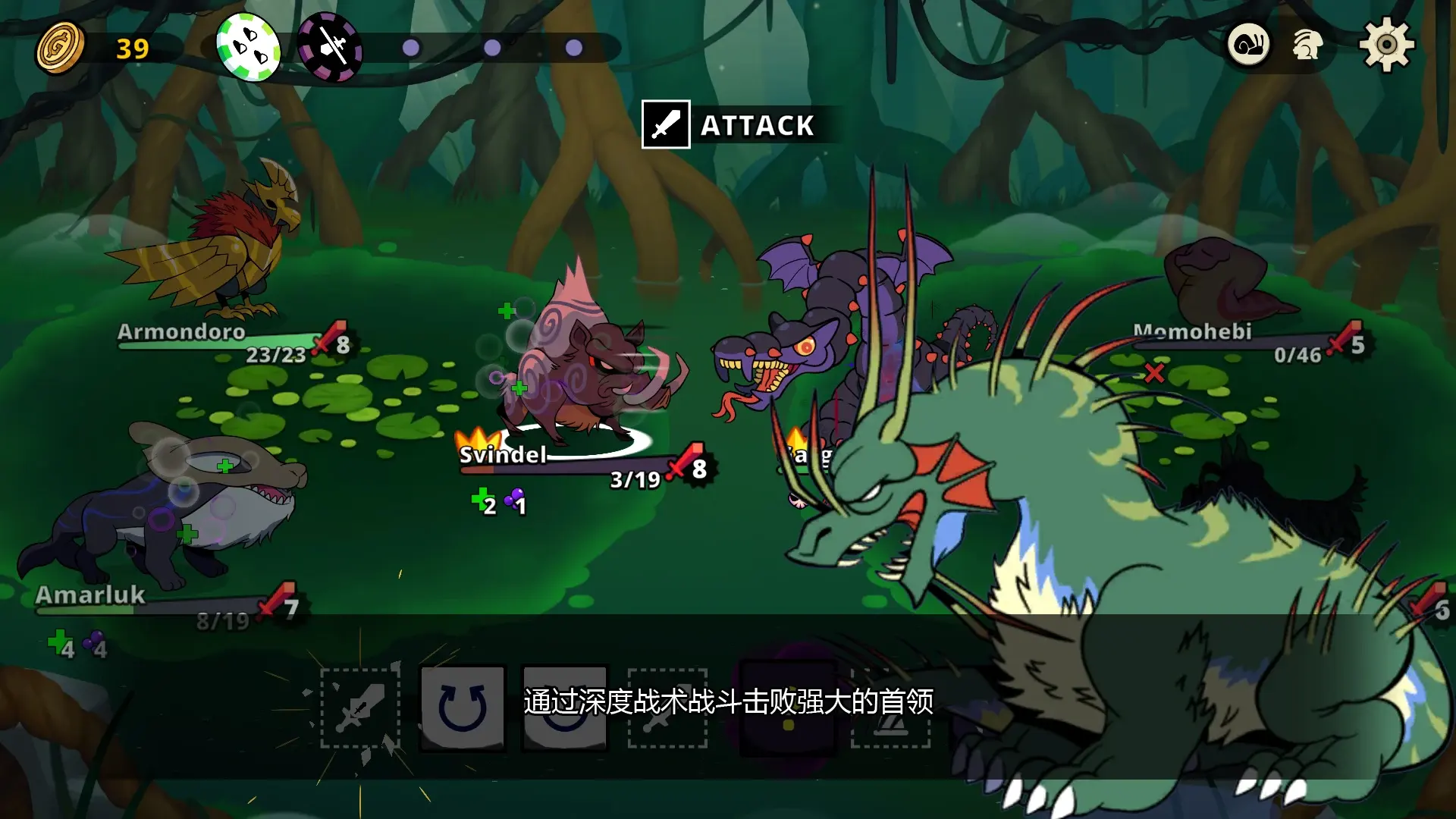The height and width of the screenshot is (819, 1456).
Task: Select the first round progress dot
Action: [411, 48]
